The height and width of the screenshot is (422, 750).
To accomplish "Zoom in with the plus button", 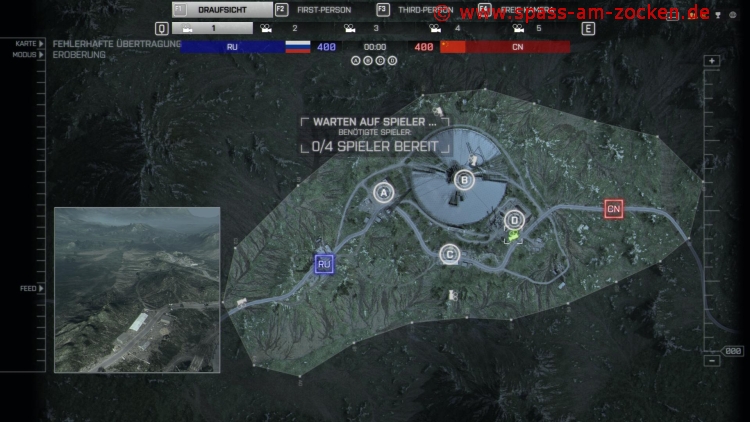I will click(712, 61).
